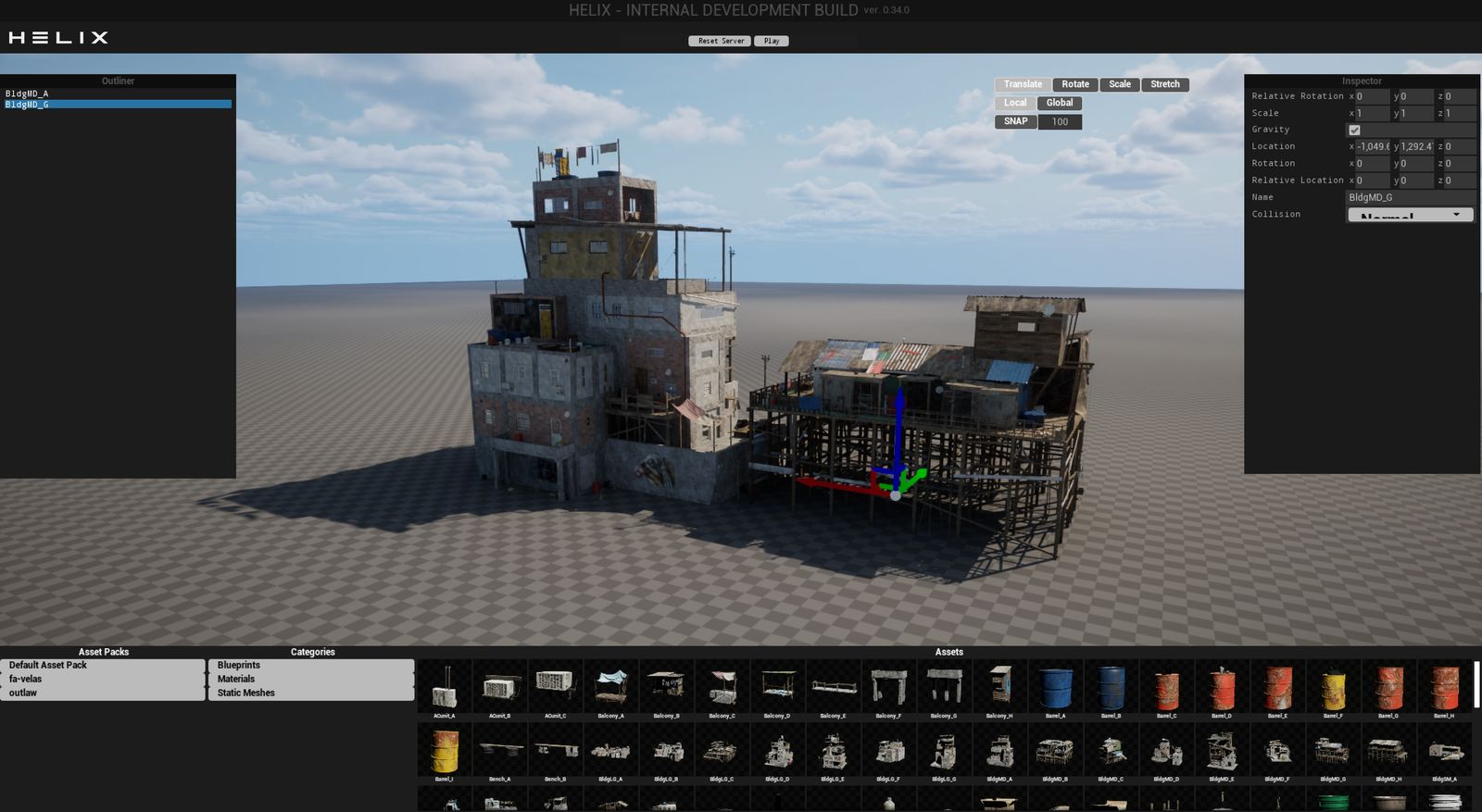1482x812 pixels.
Task: Choose the Stretch tool
Action: [1164, 84]
